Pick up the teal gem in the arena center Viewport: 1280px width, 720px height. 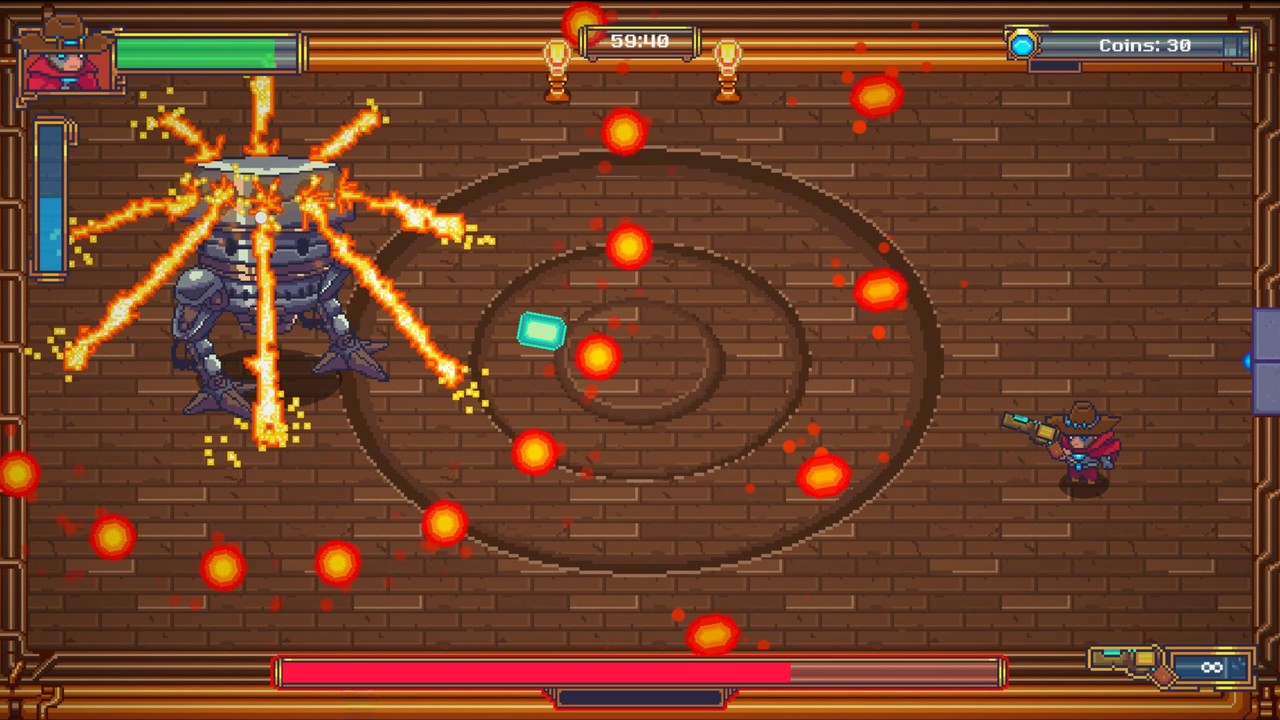[541, 332]
